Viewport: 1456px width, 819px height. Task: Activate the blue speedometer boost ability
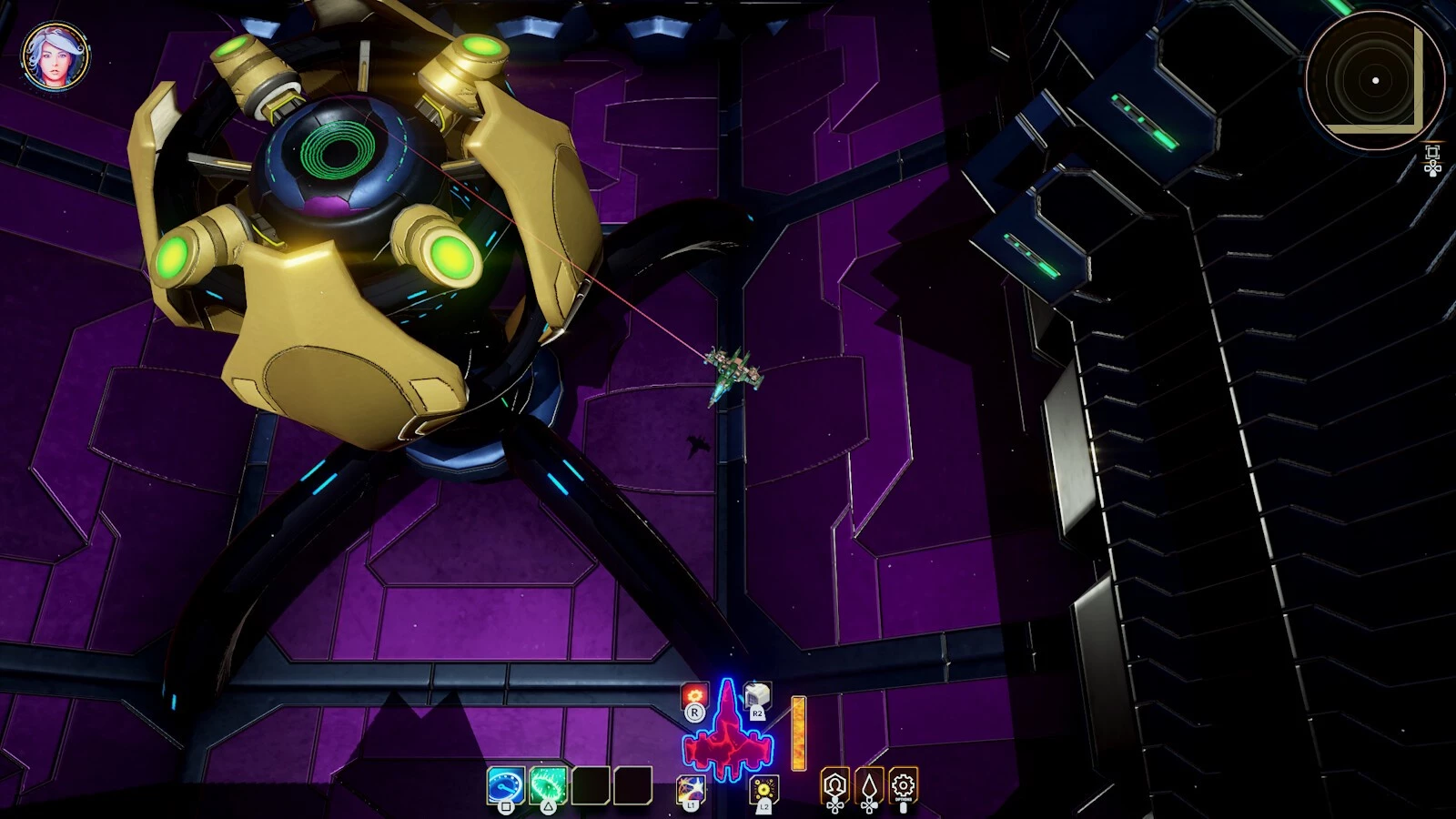[x=506, y=785]
